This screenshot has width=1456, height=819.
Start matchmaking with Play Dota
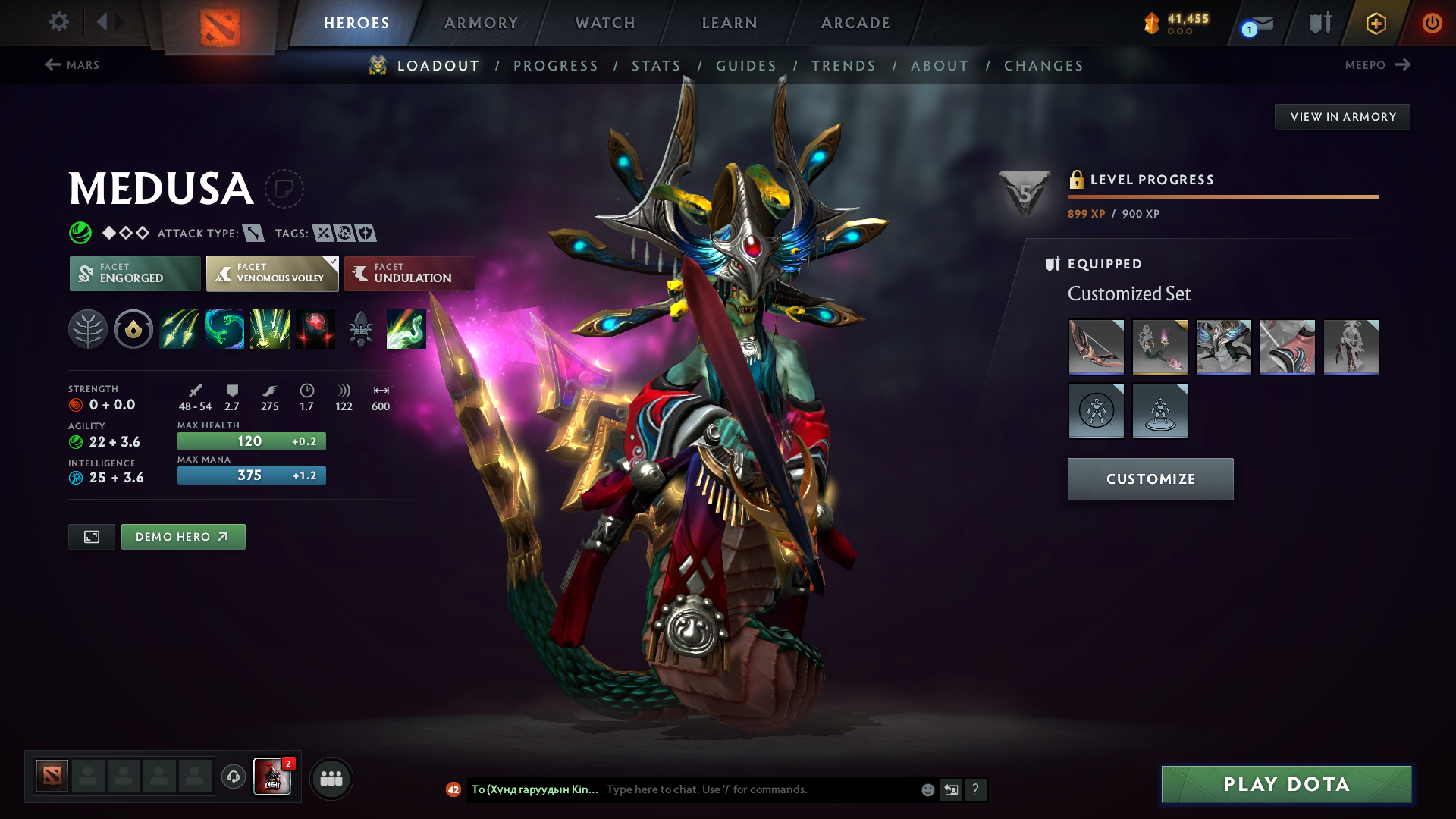(1286, 784)
